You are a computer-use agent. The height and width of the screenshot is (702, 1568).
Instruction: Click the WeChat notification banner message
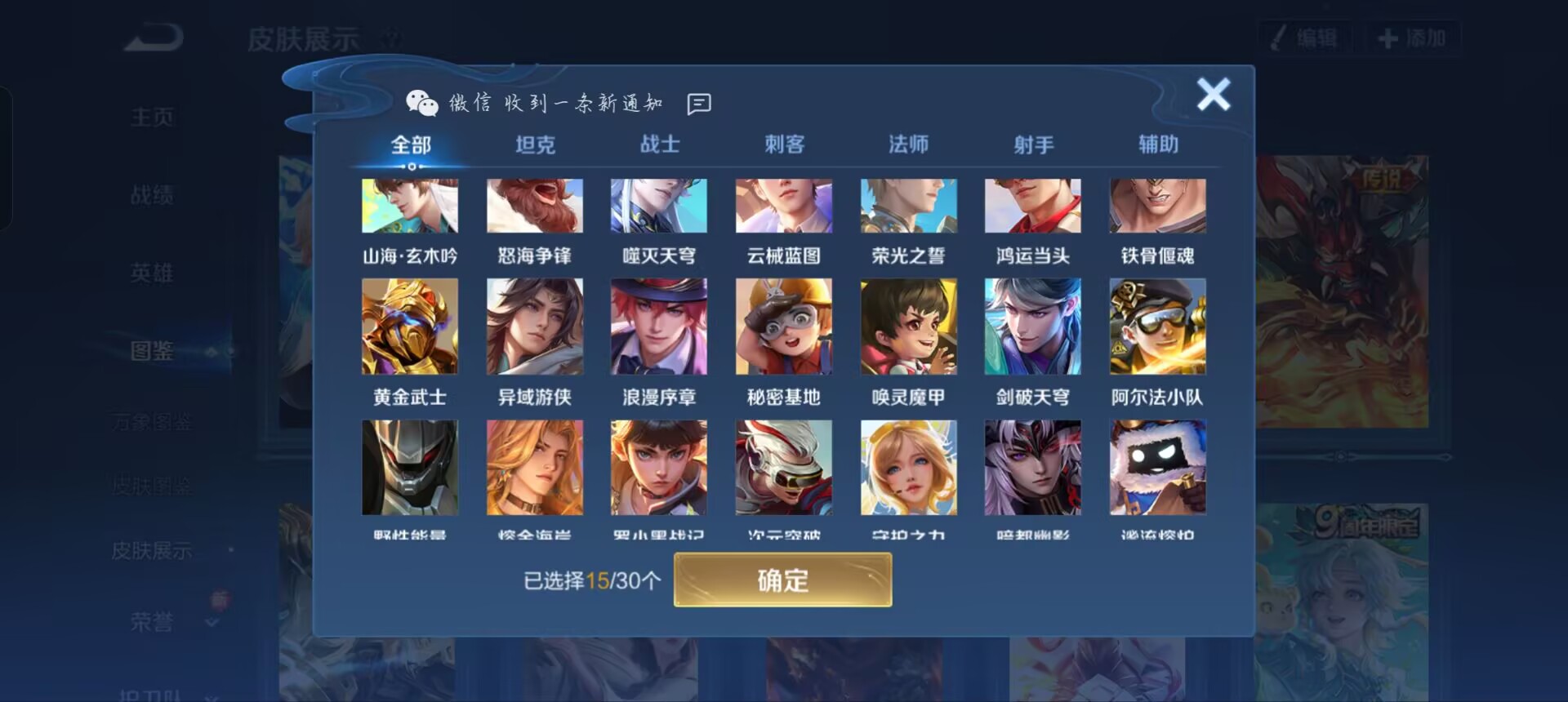click(x=555, y=102)
